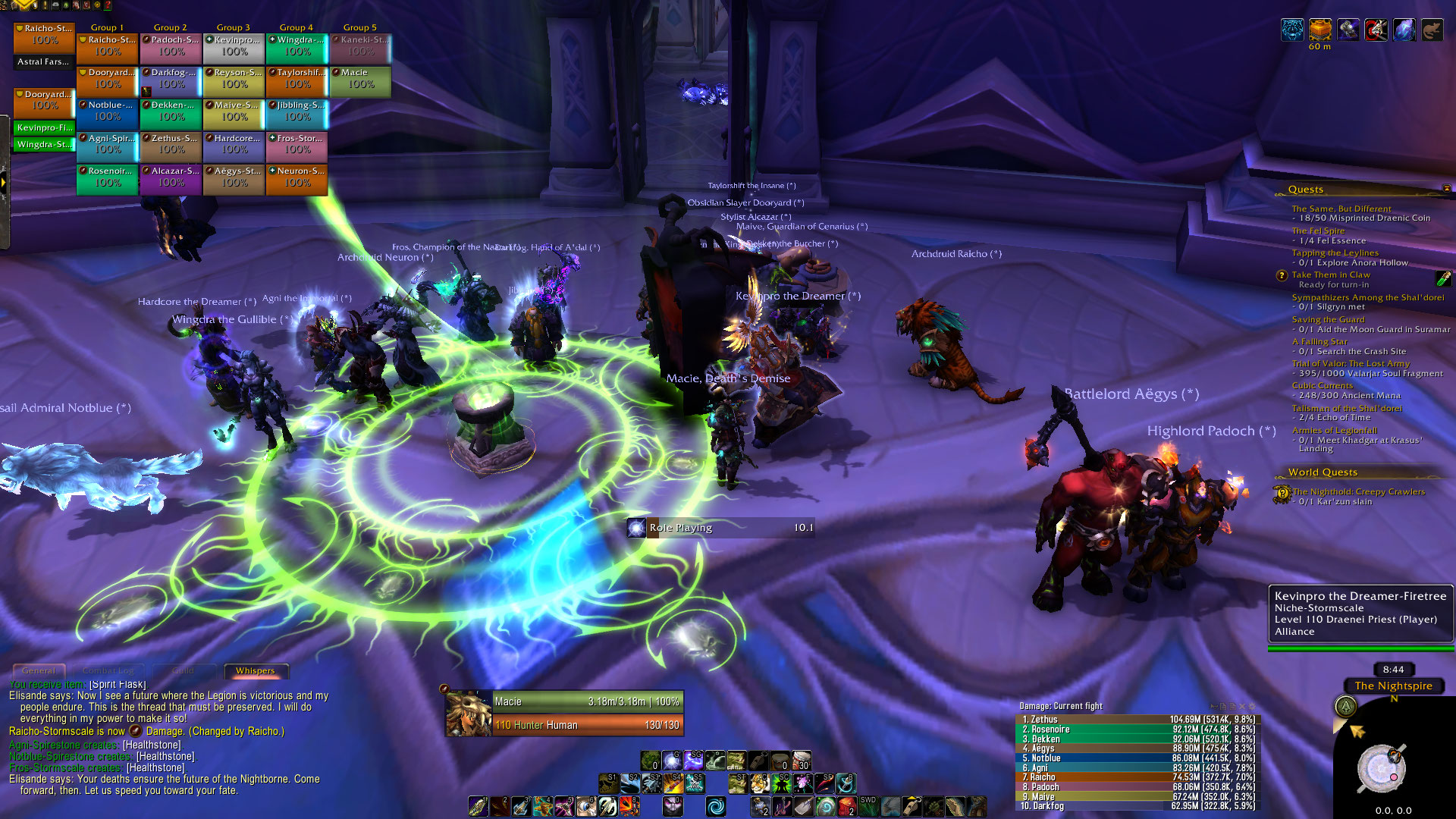The width and height of the screenshot is (1456, 819).
Task: Open Creepy Crawlers world quest entry
Action: pos(1358,491)
